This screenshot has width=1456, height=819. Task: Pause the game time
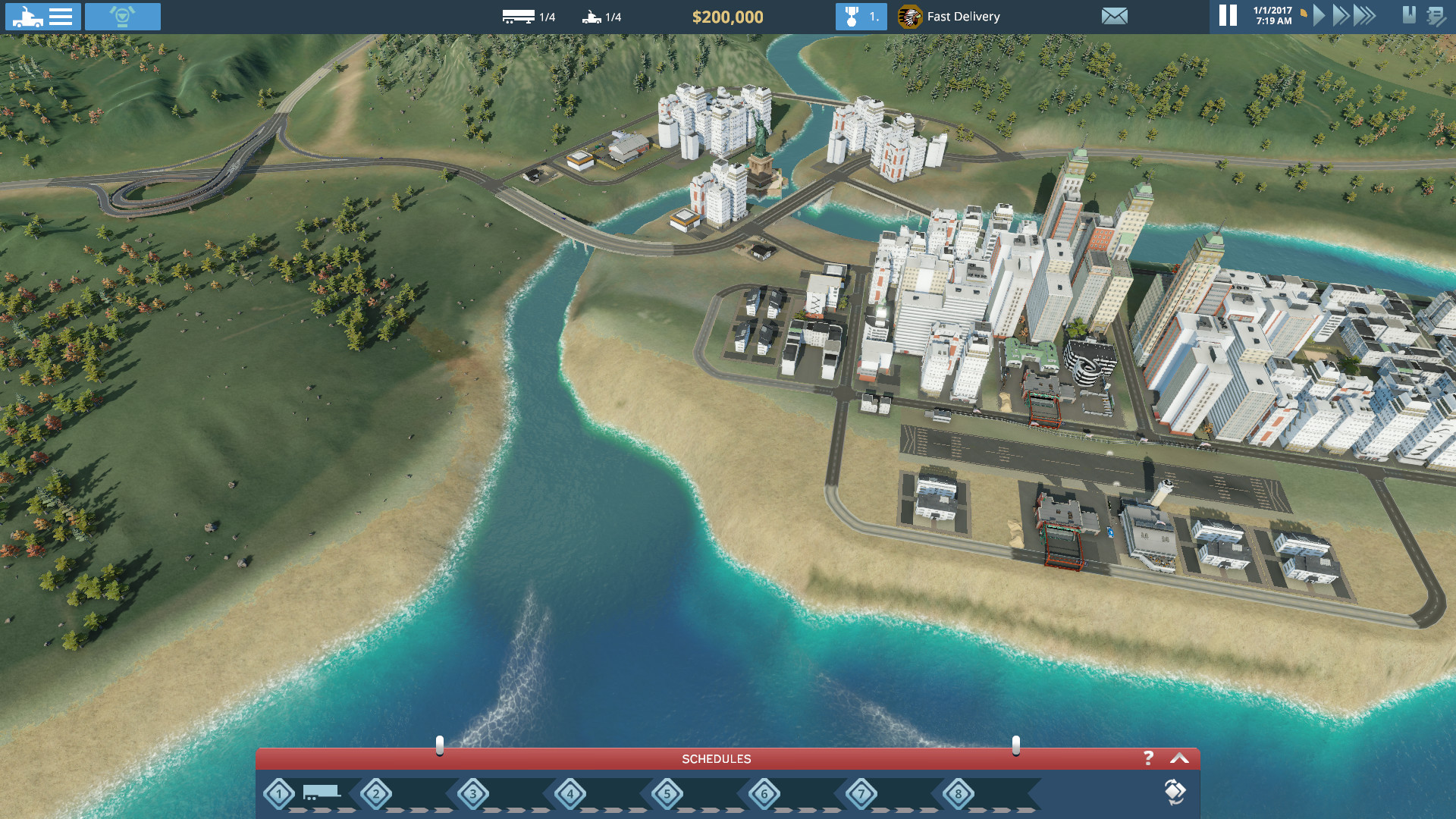[x=1228, y=16]
